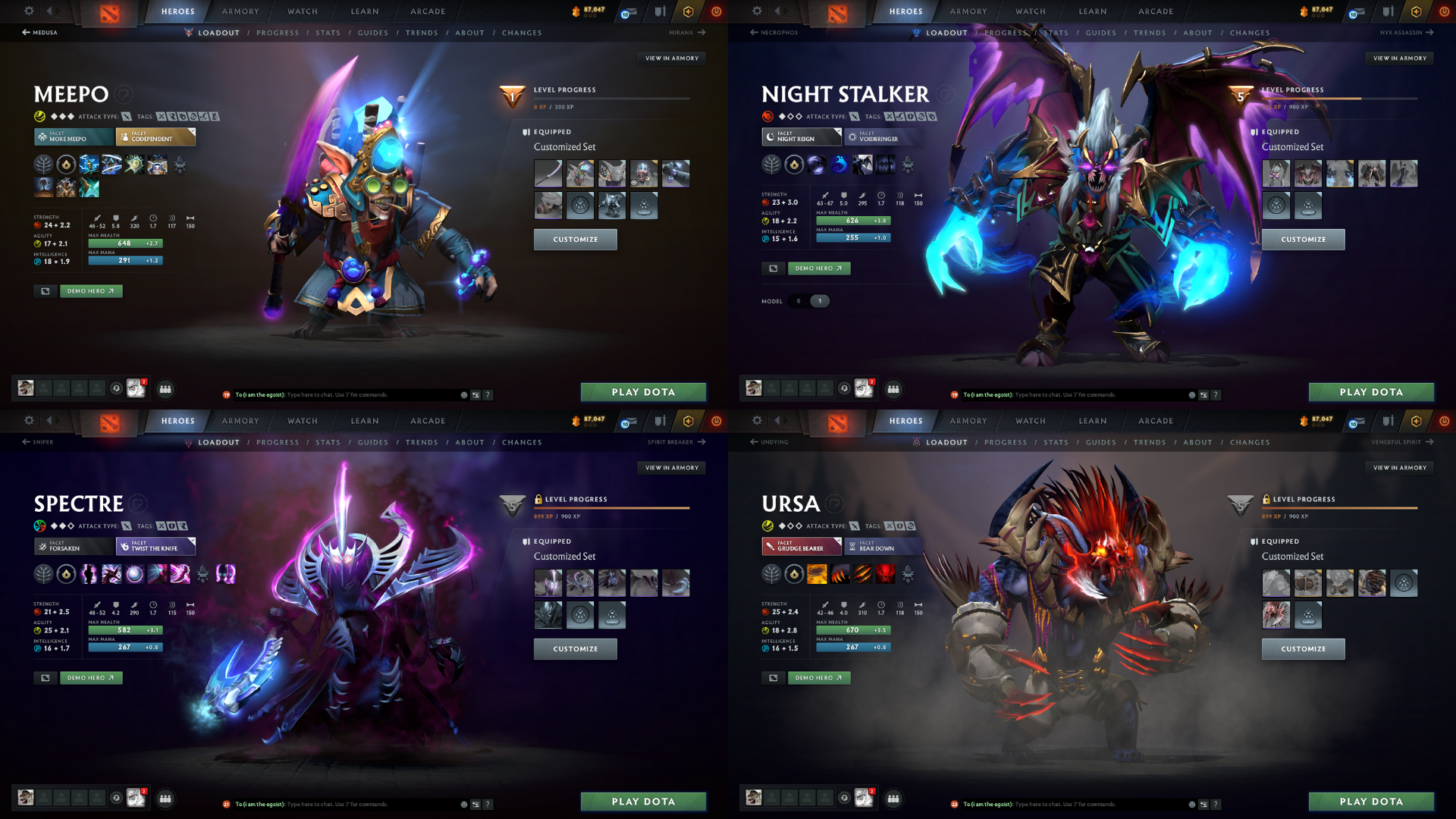Switch Meepo to the More Meepo facet
The image size is (1456, 819).
pyautogui.click(x=72, y=137)
